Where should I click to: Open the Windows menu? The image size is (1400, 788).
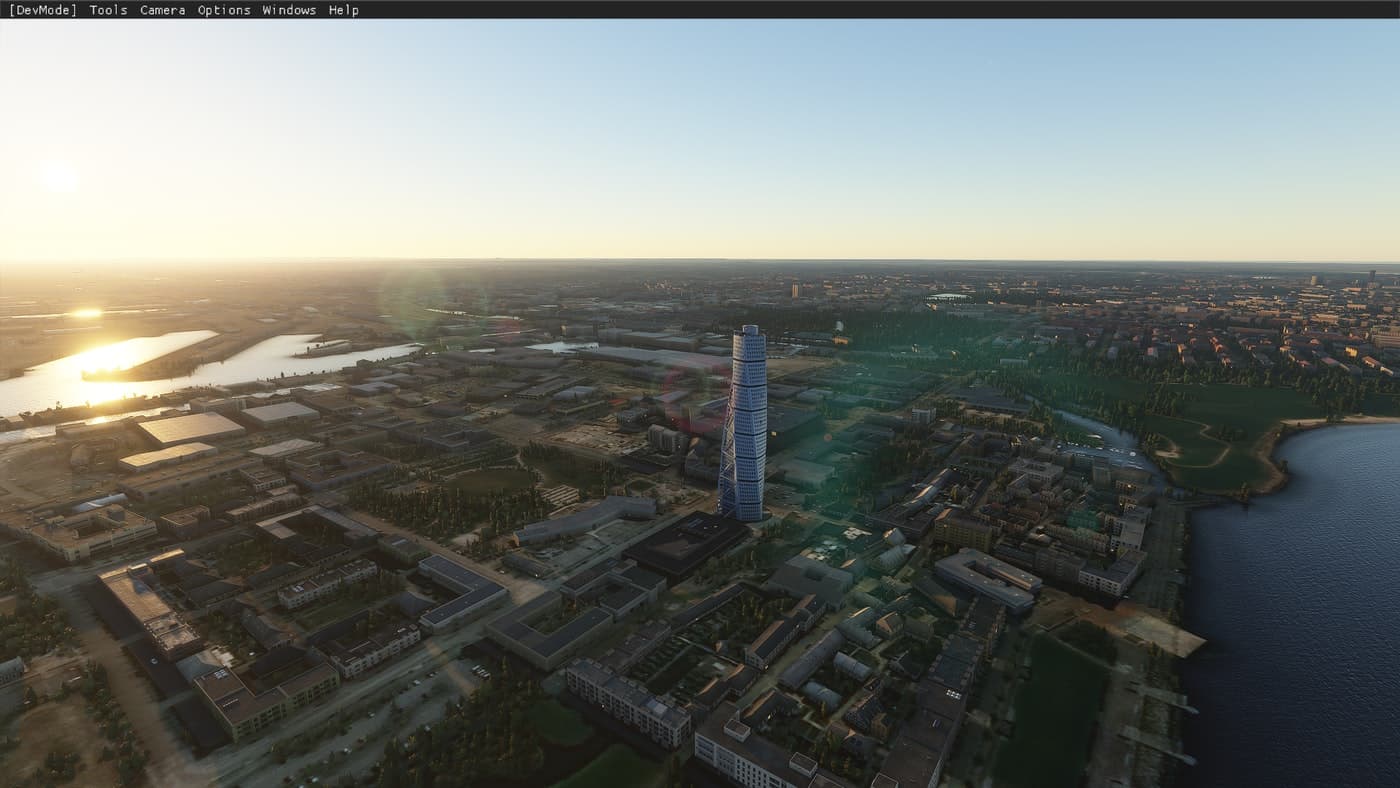click(288, 10)
